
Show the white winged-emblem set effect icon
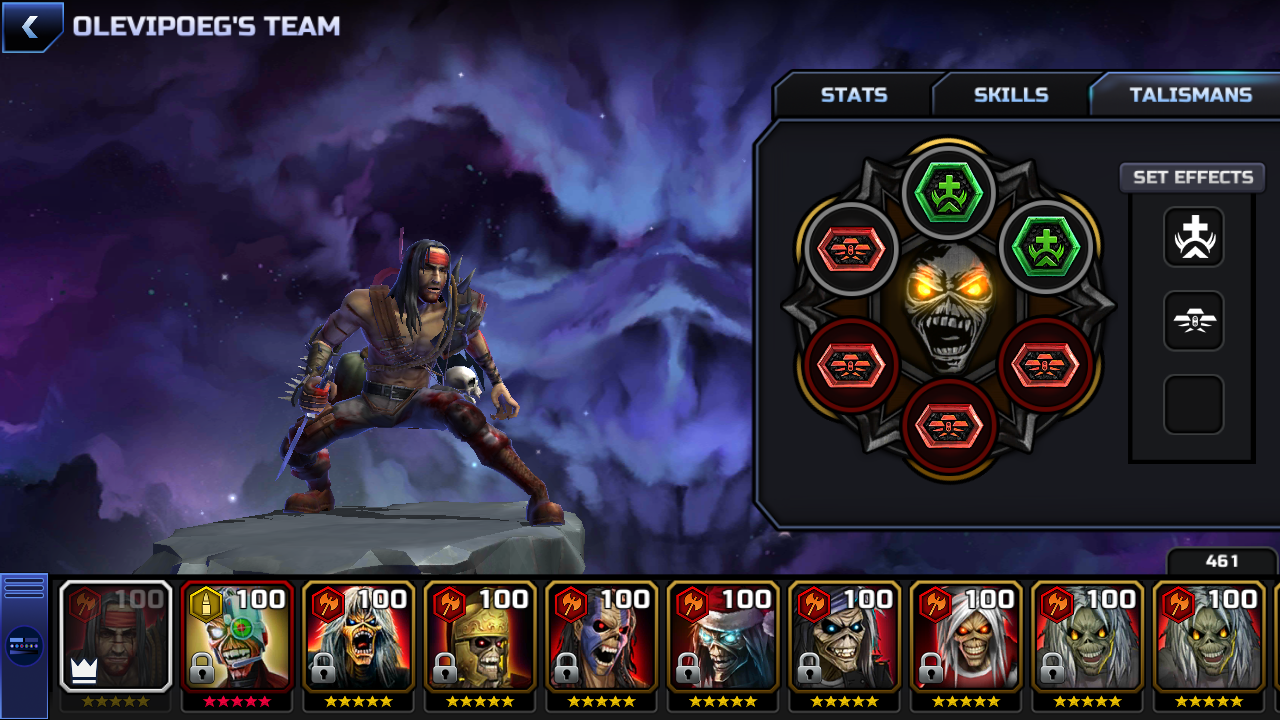coord(1193,321)
